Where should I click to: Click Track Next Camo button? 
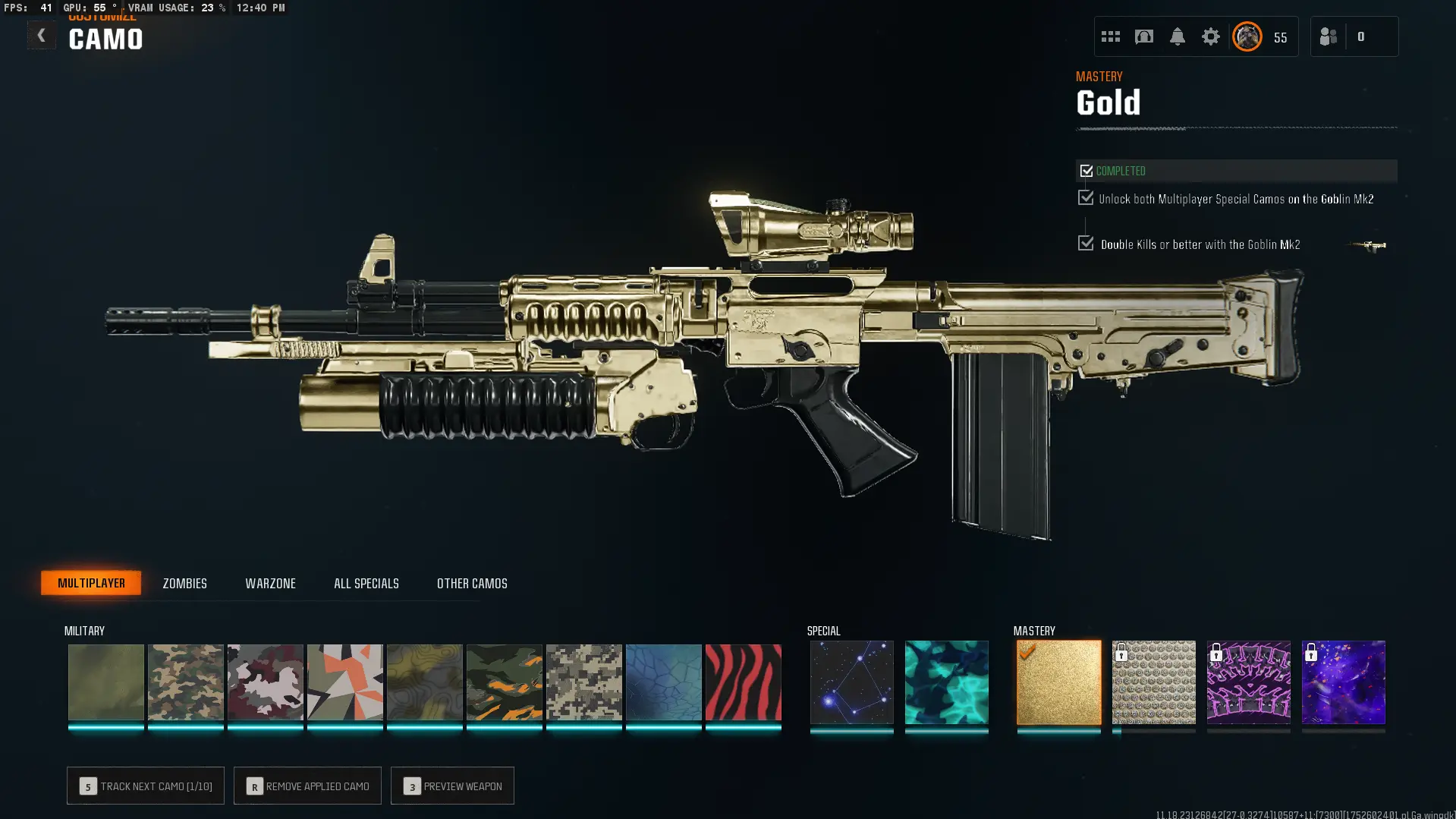145,786
